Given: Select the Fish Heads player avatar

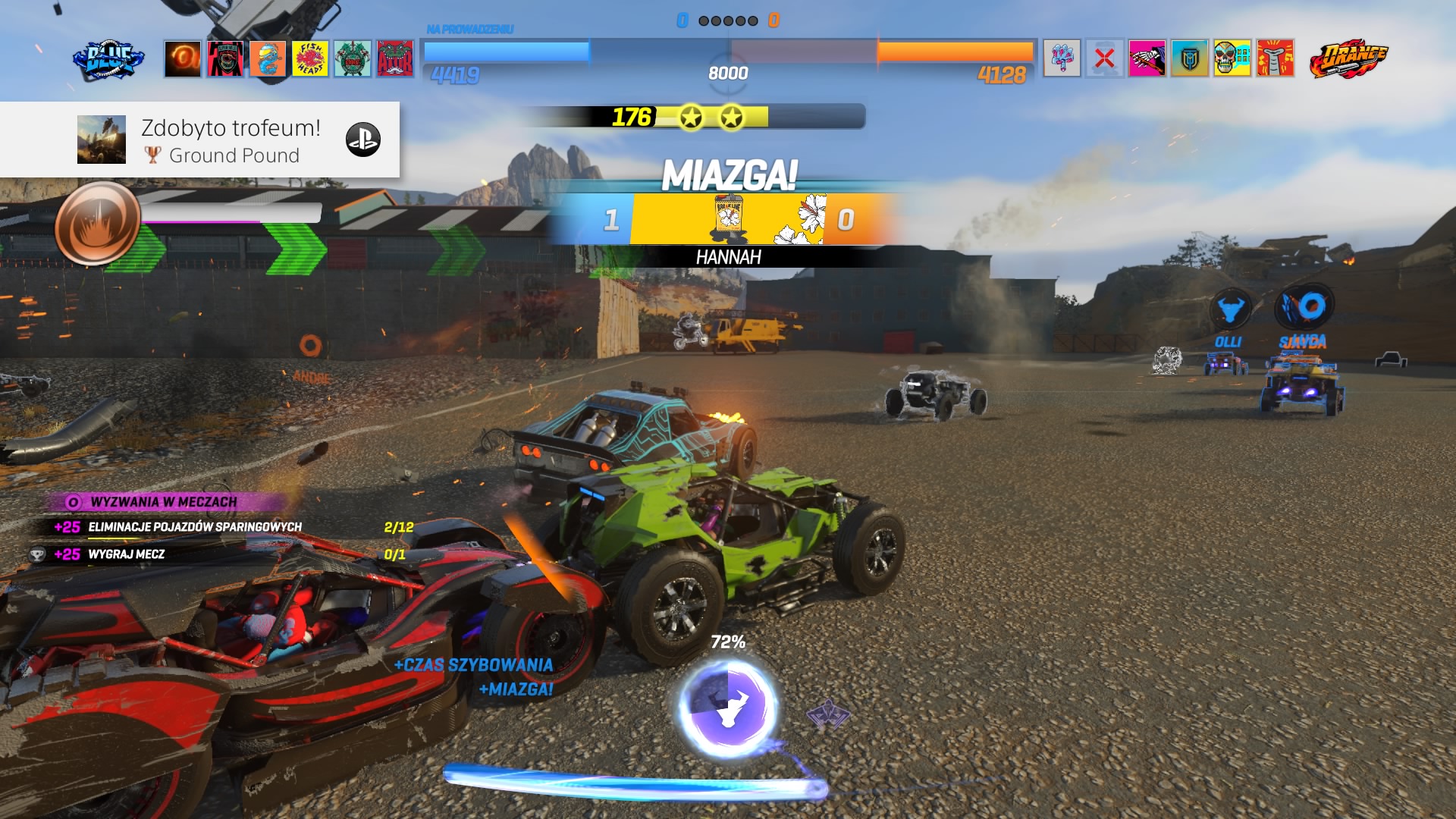Looking at the screenshot, I should point(310,58).
